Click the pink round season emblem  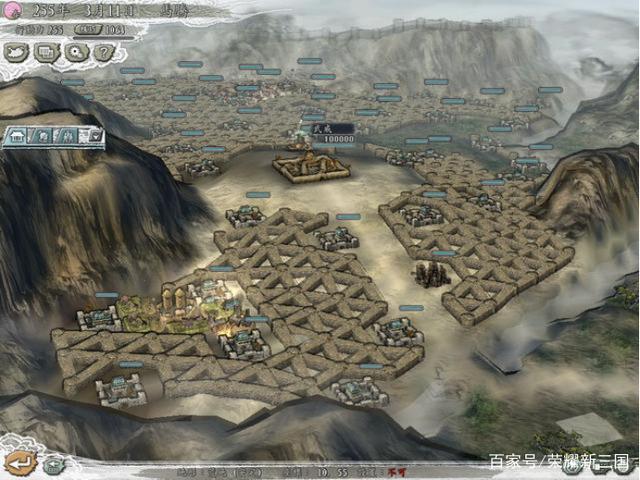click(x=15, y=12)
